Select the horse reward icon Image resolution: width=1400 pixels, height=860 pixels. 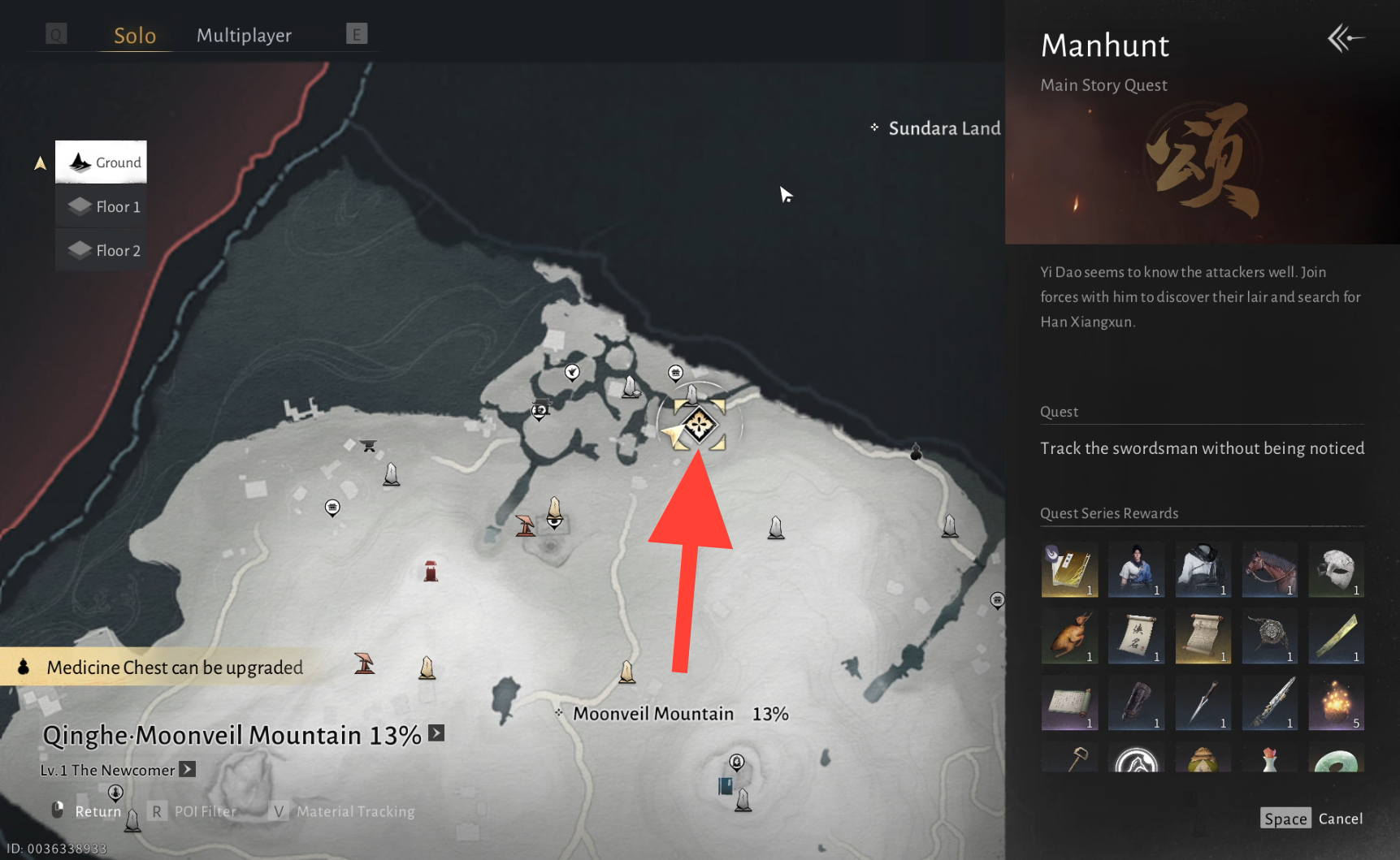1269,569
